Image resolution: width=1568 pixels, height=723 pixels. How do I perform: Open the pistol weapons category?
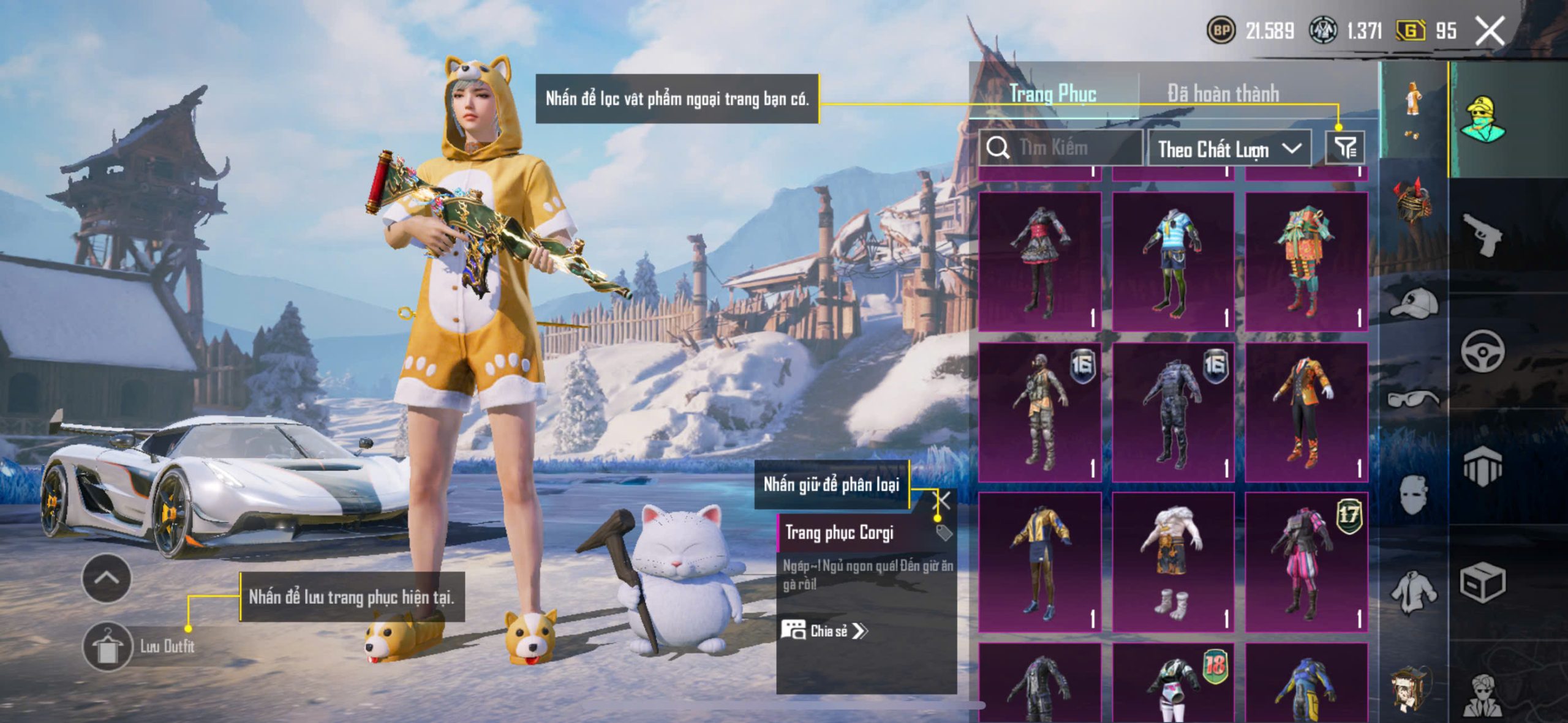click(x=1482, y=234)
